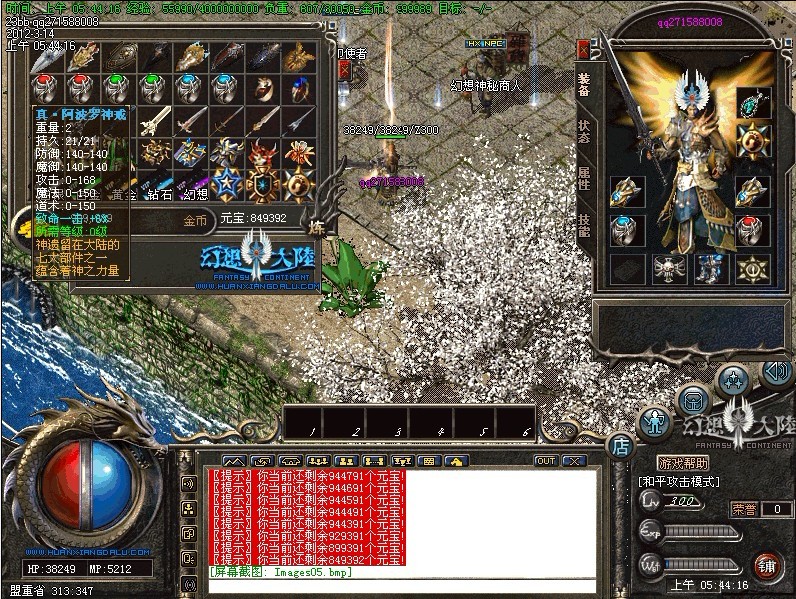Select the red horned helmet in bag
Viewport: 796px width, 599px height.
(262, 154)
